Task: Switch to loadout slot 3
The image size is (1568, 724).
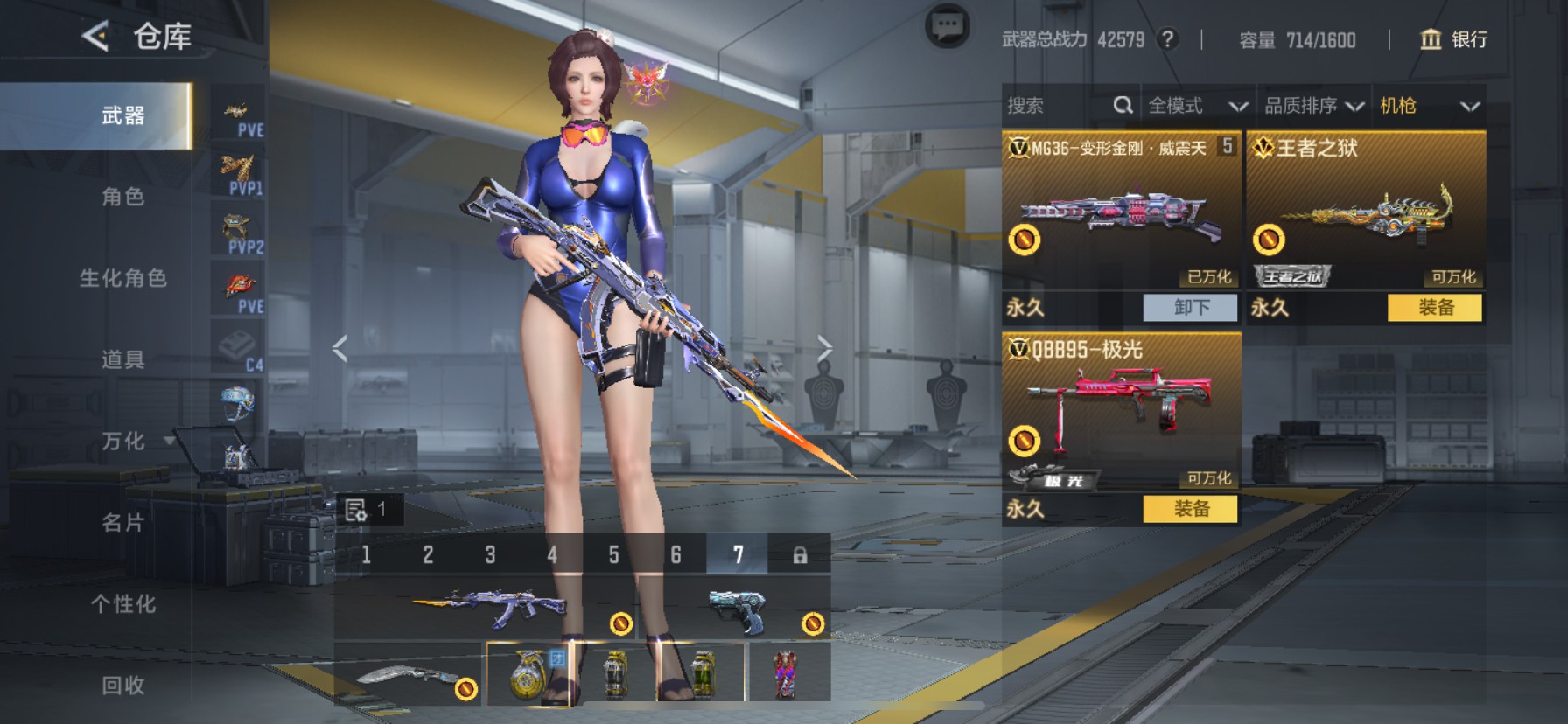Action: (x=490, y=554)
